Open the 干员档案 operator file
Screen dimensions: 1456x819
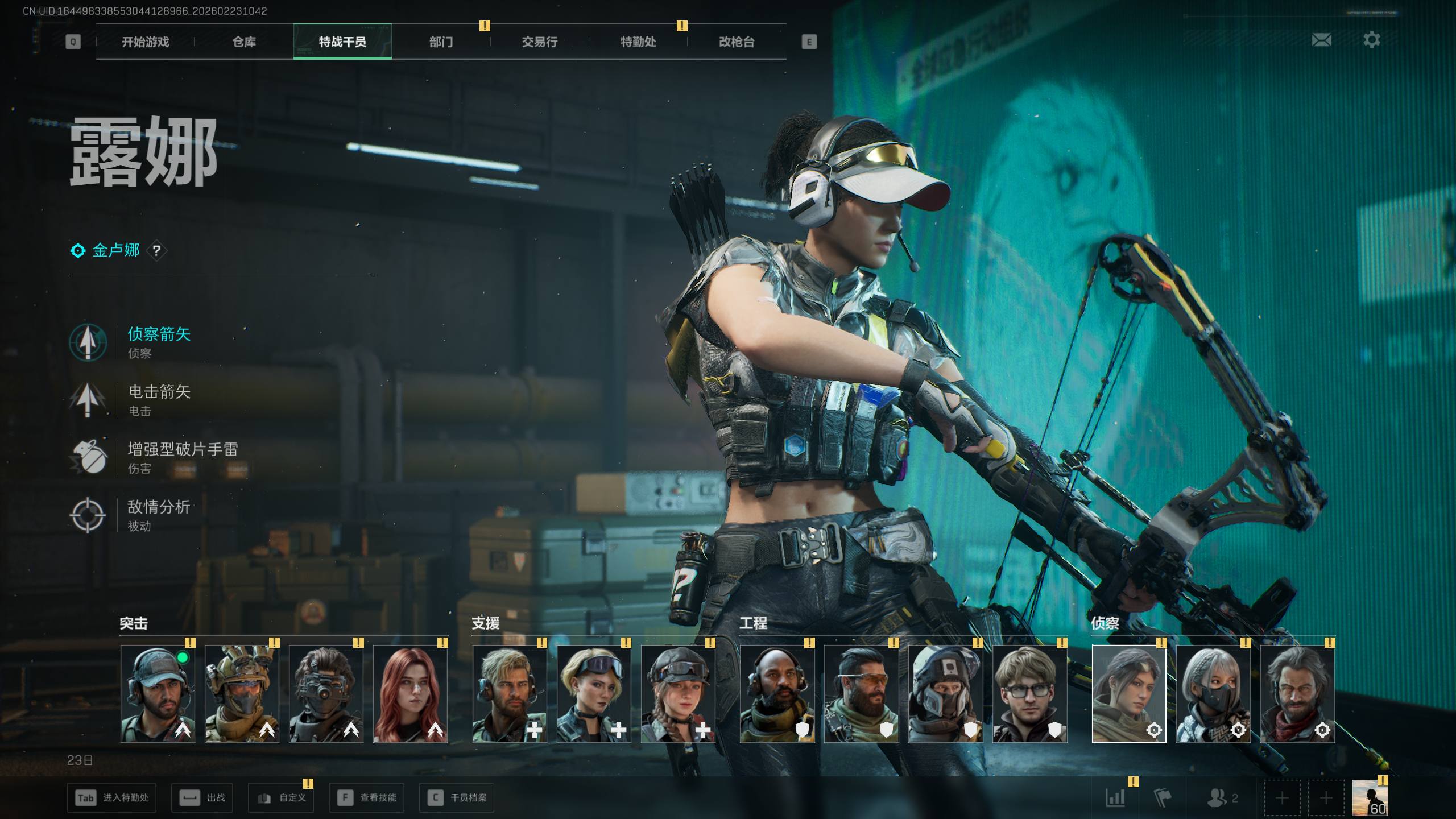pos(457,798)
